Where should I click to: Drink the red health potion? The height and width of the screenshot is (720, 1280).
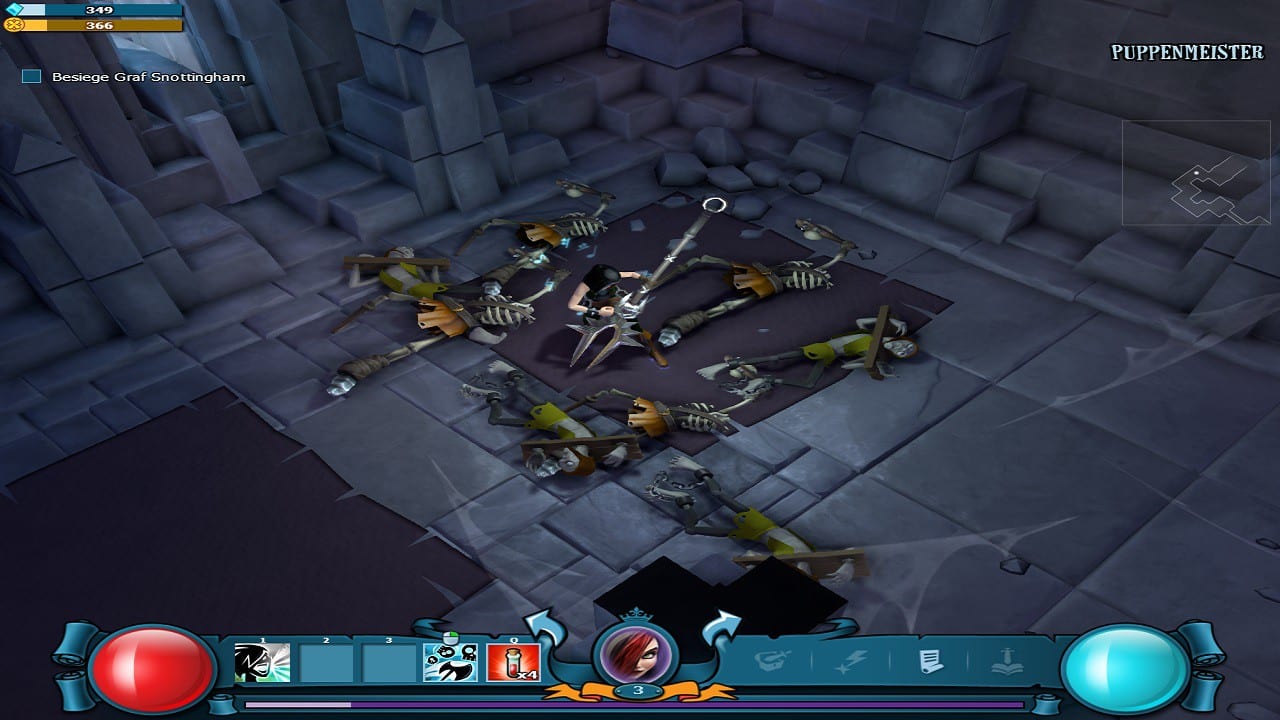[x=513, y=663]
